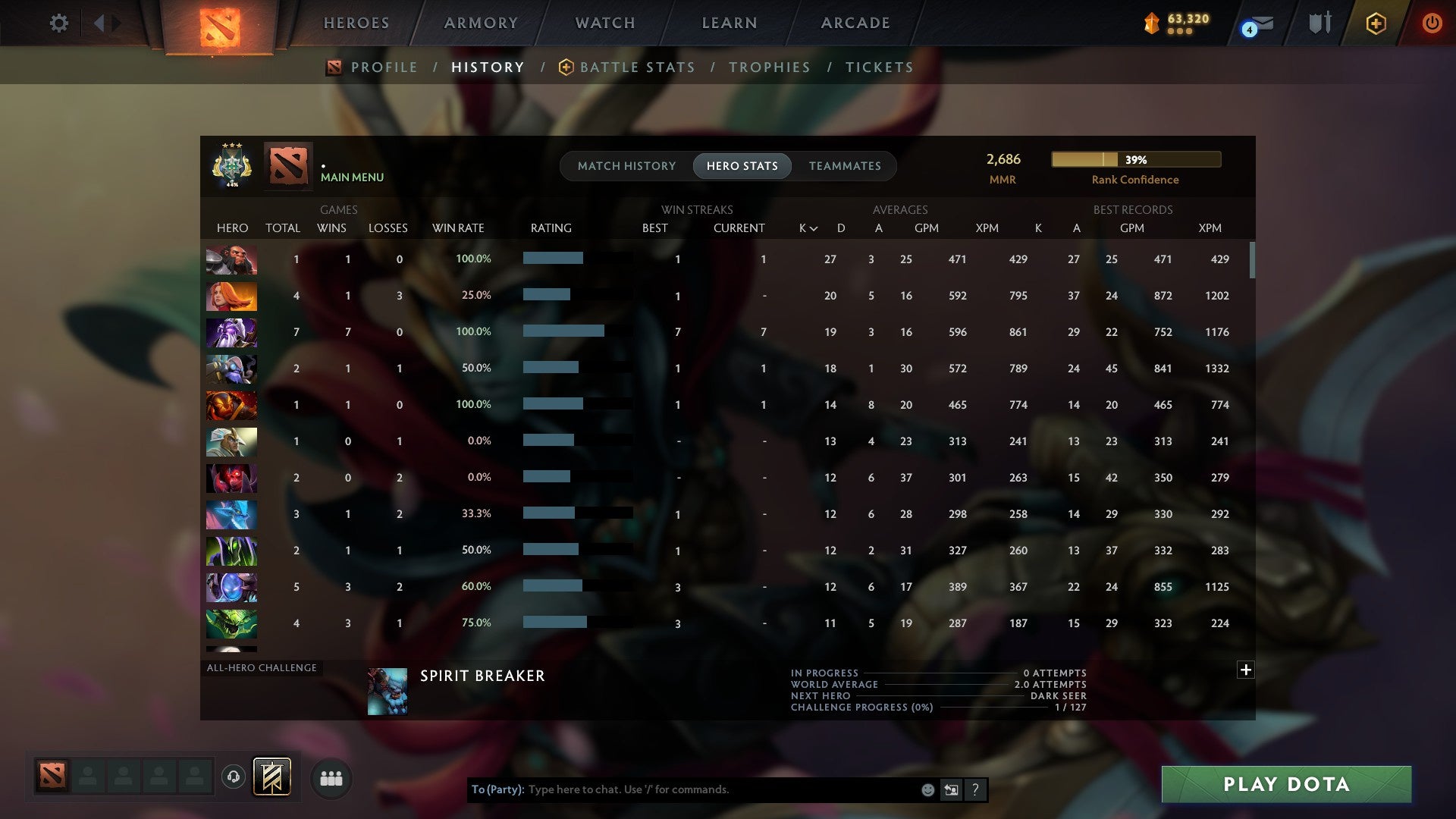Click the Rank Confidence progress bar
Viewport: 1456px width, 819px height.
click(x=1135, y=160)
